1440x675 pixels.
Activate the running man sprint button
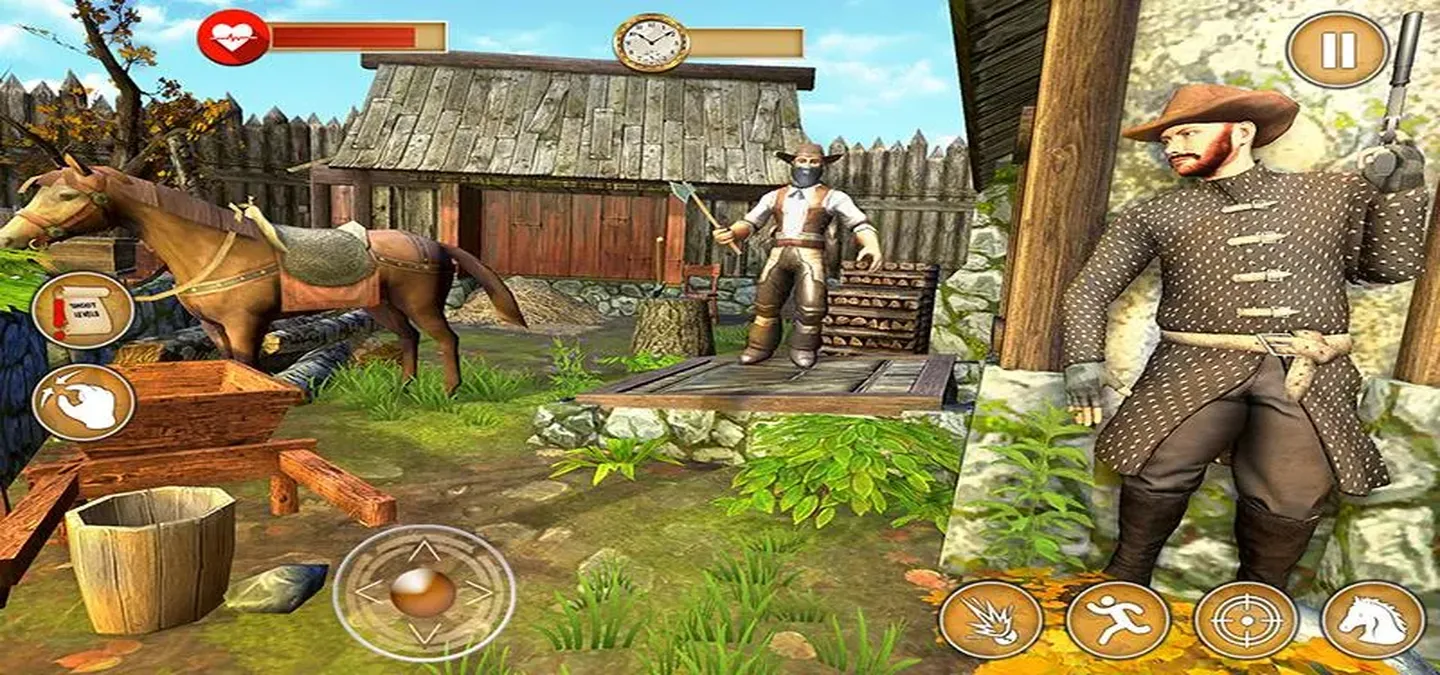point(1117,619)
